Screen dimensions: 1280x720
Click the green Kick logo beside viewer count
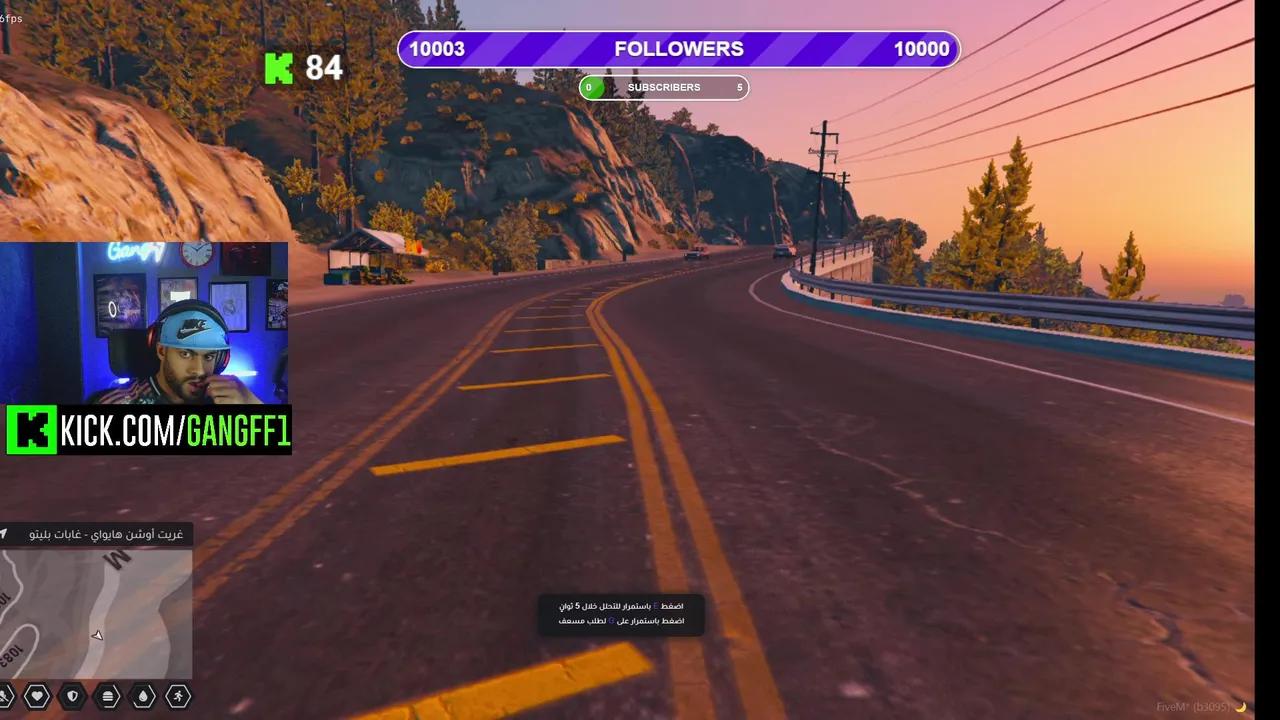[278, 69]
